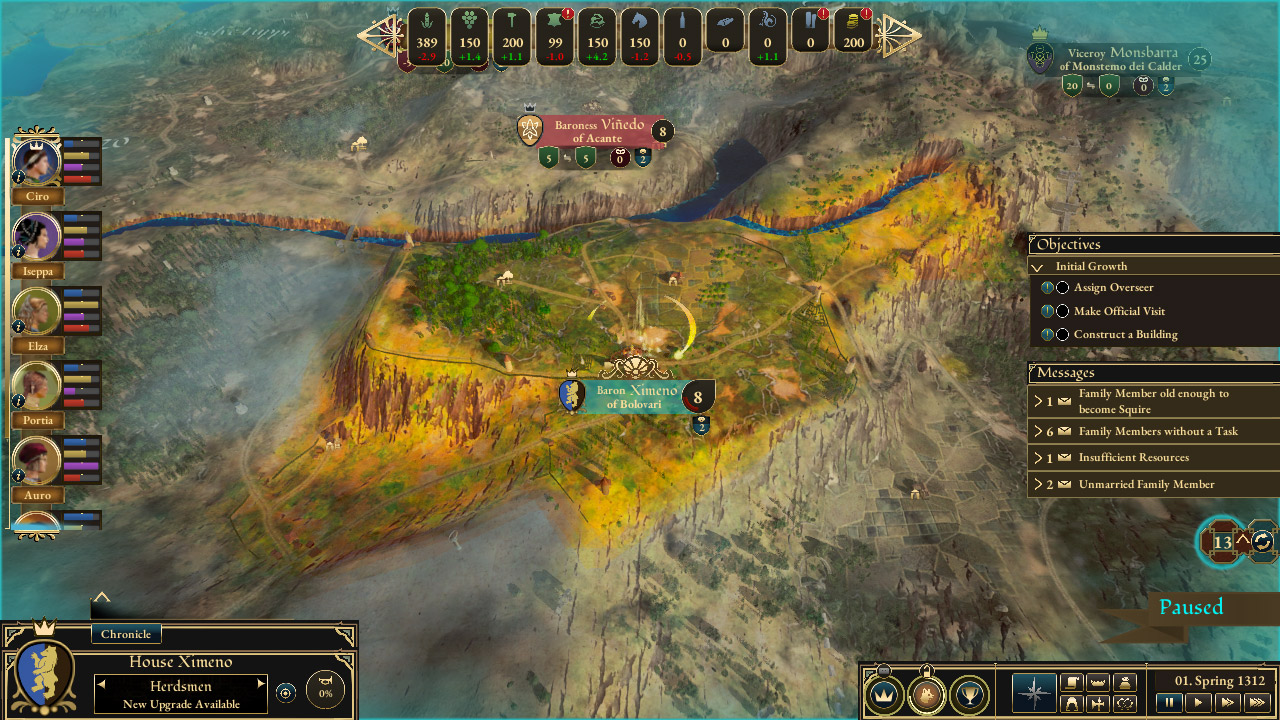Choose Elza's portrait in family list
Viewport: 1280px width, 720px height.
pyautogui.click(x=38, y=312)
